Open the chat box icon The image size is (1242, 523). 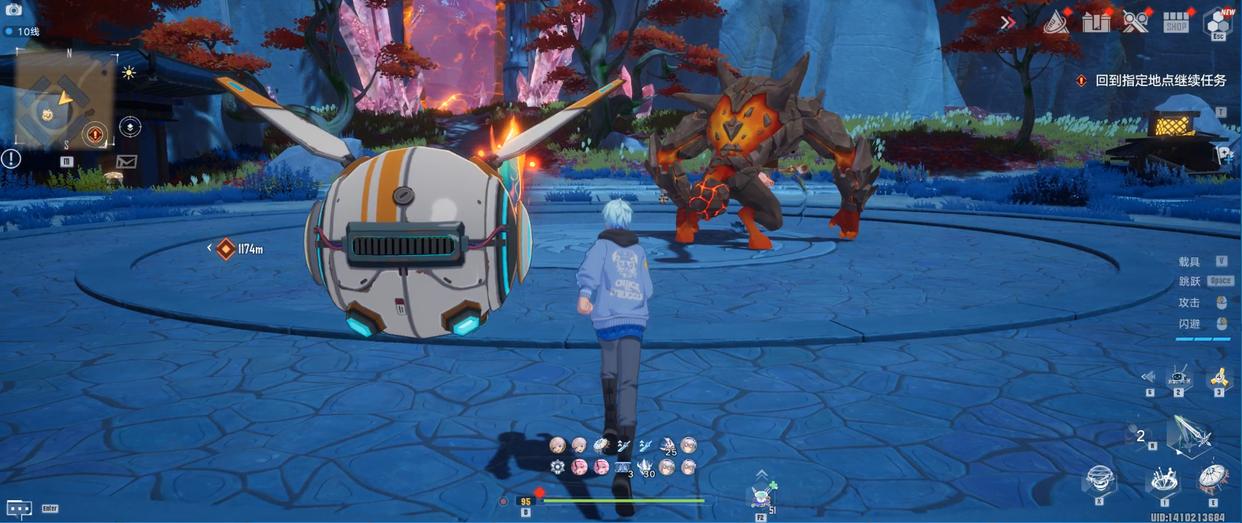(x=19, y=508)
